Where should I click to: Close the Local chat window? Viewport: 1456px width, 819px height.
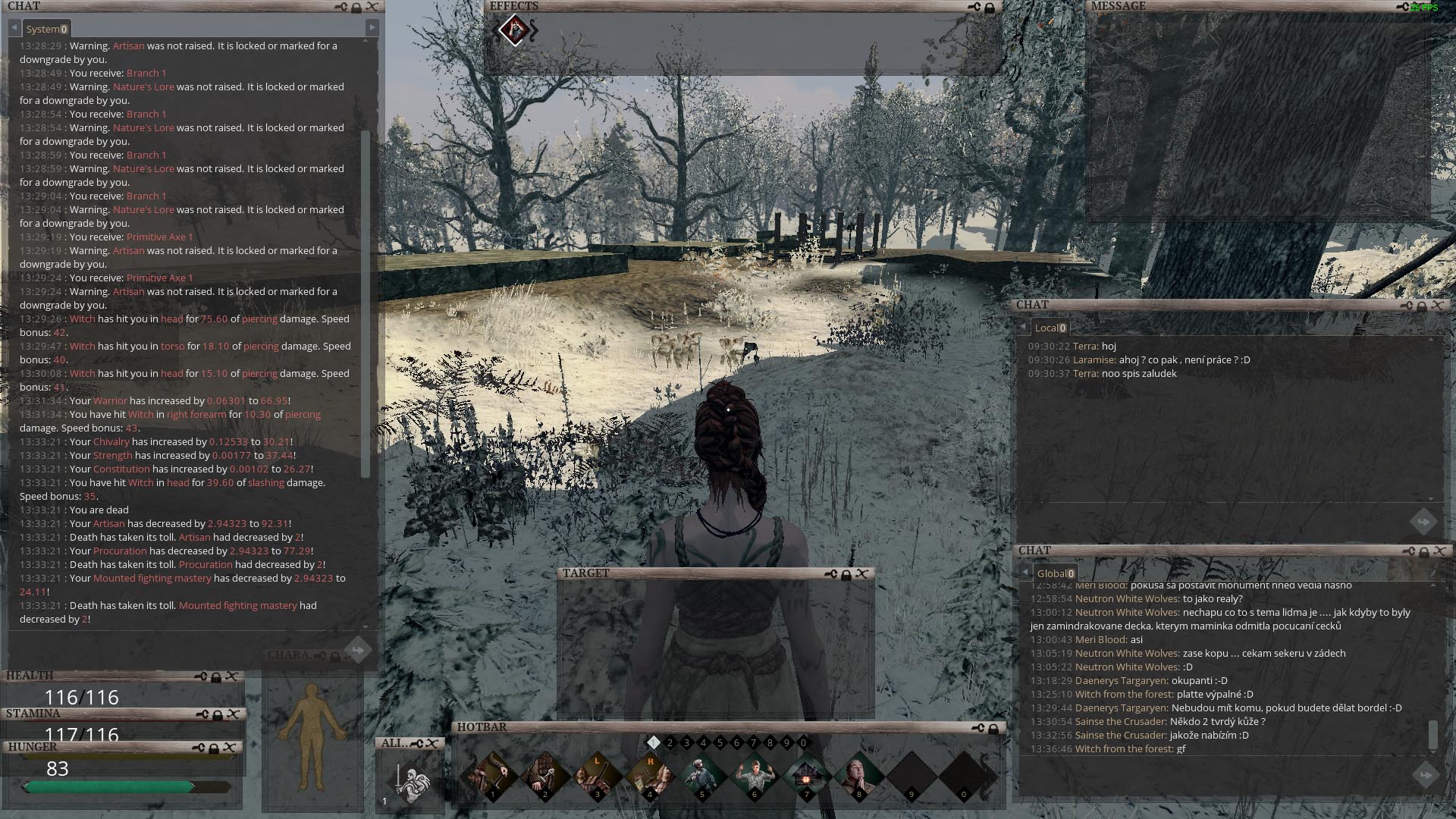[1437, 306]
